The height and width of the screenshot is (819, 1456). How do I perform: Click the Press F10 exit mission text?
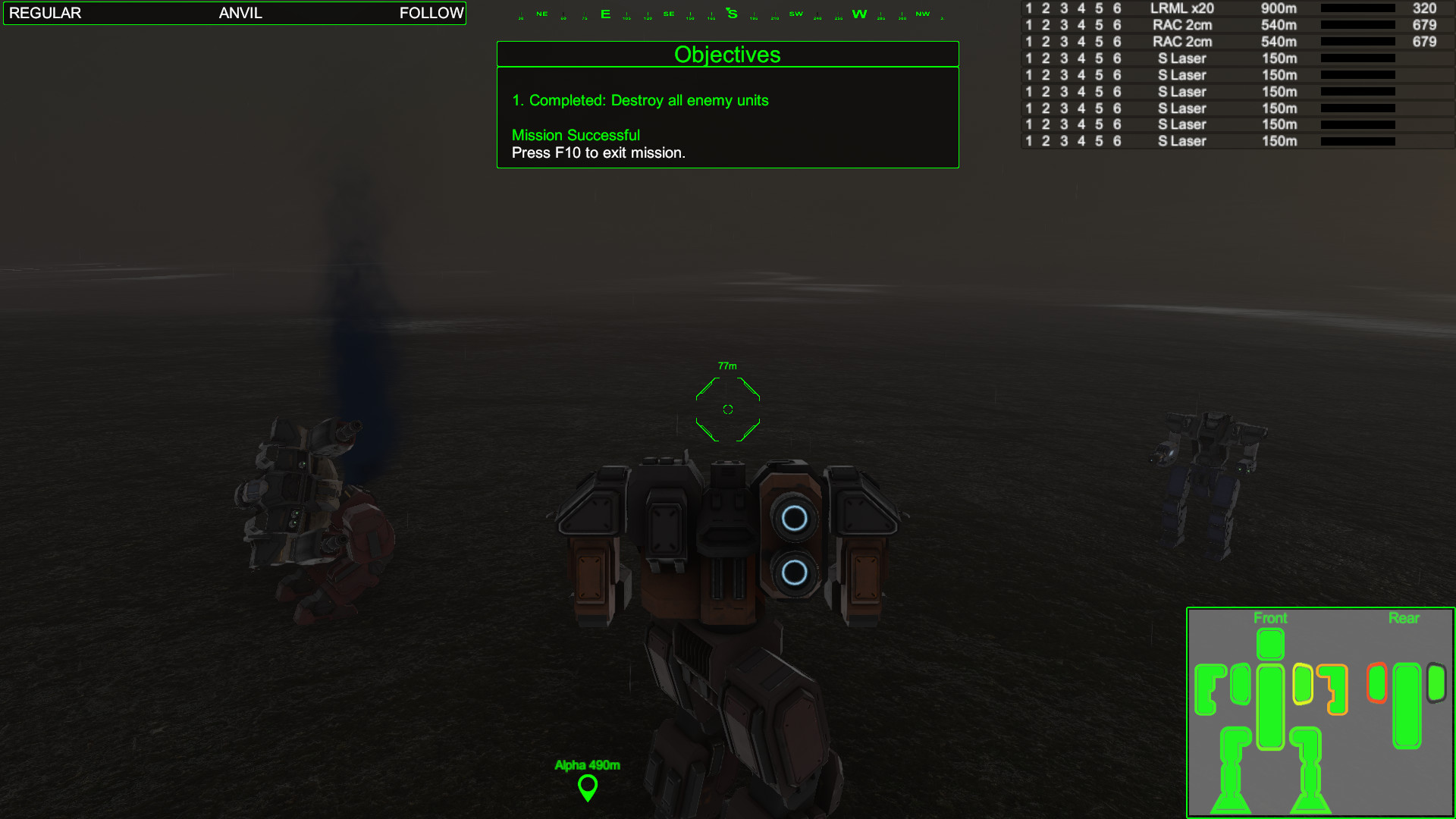tap(597, 152)
